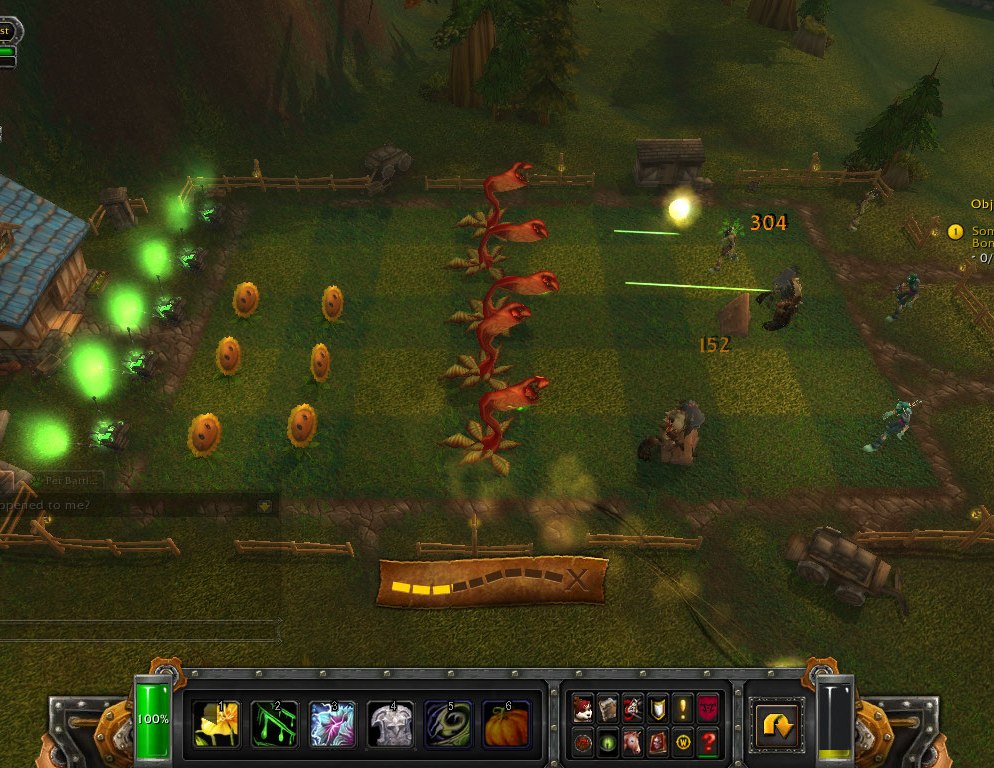Activate the green dripping vines ability
The image size is (994, 768).
275,722
